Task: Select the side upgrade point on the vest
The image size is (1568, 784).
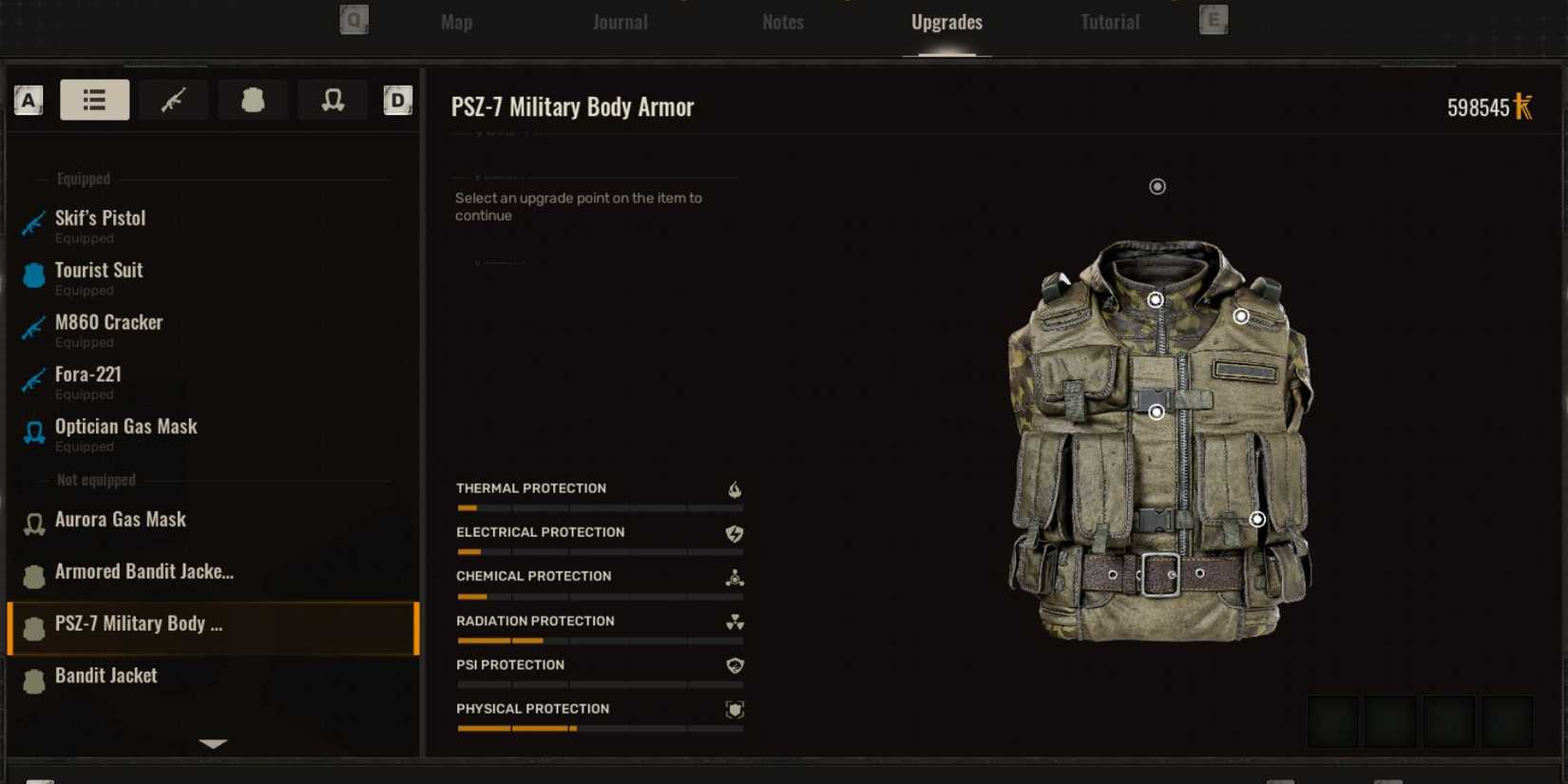Action: pyautogui.click(x=1258, y=519)
